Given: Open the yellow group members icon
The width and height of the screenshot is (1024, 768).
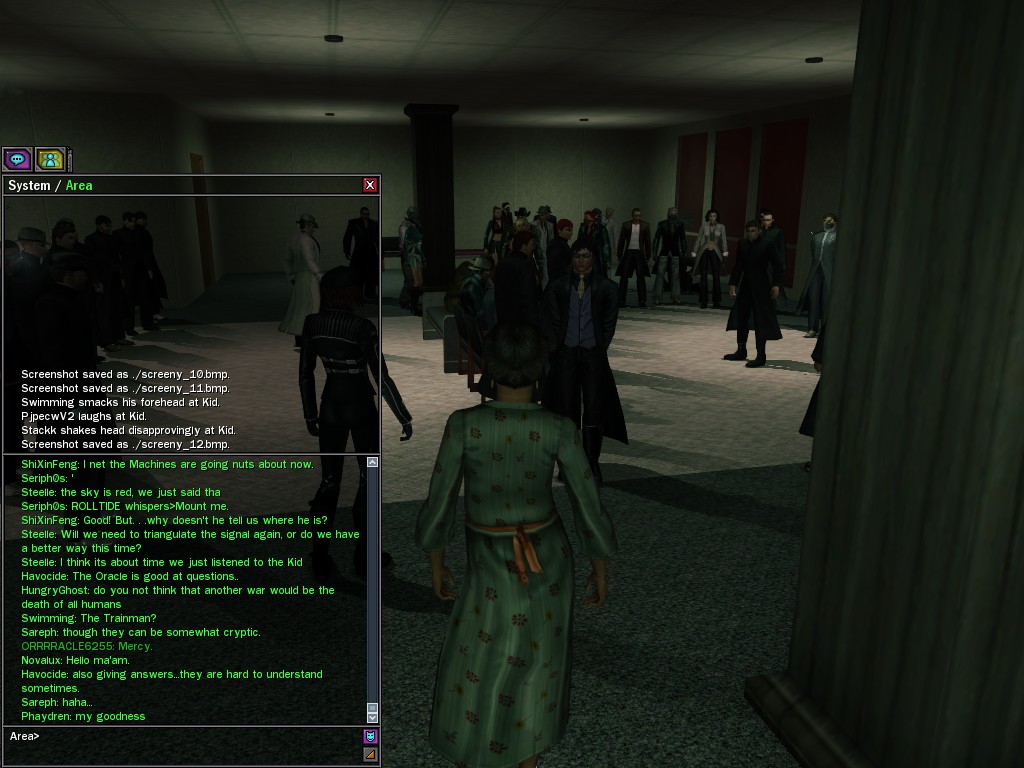Looking at the screenshot, I should 50,159.
